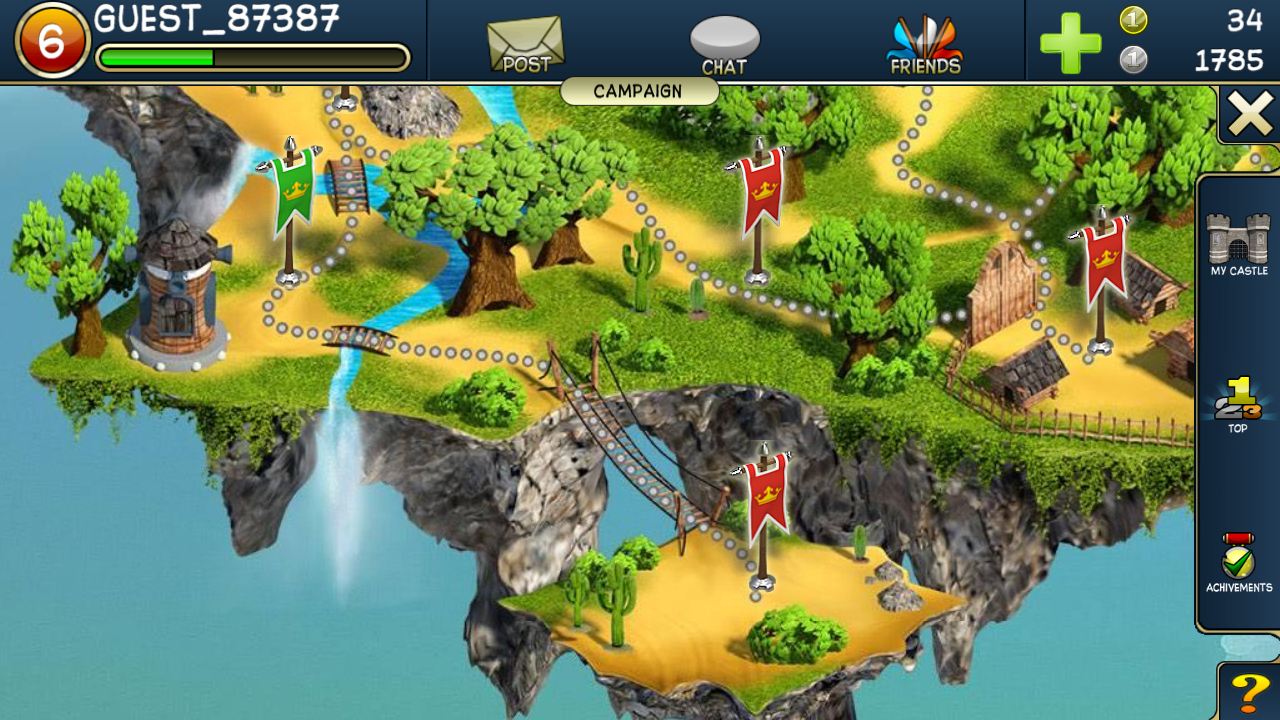Open the Post mailbox
Viewport: 1280px width, 720px height.
point(526,46)
